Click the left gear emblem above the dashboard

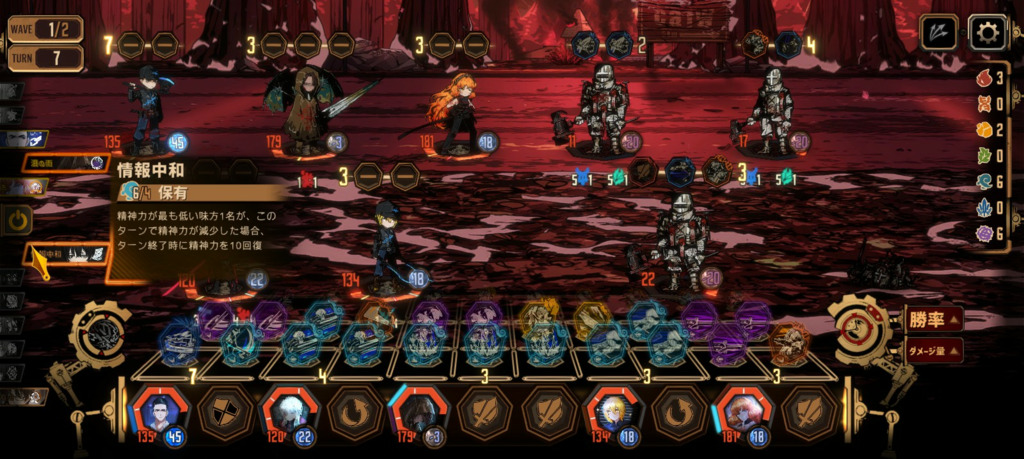coord(99,334)
